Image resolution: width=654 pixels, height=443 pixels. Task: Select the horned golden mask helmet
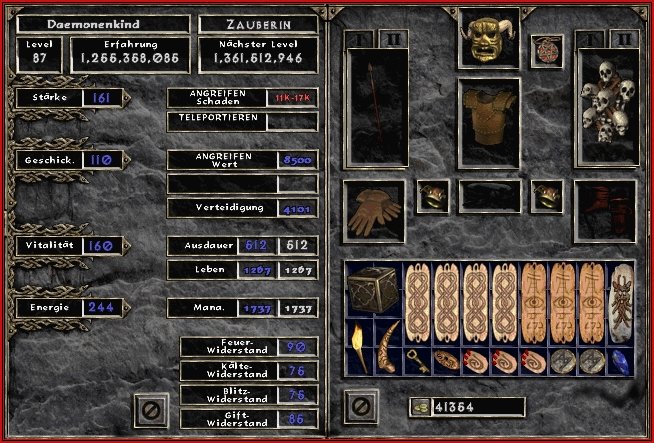(489, 37)
